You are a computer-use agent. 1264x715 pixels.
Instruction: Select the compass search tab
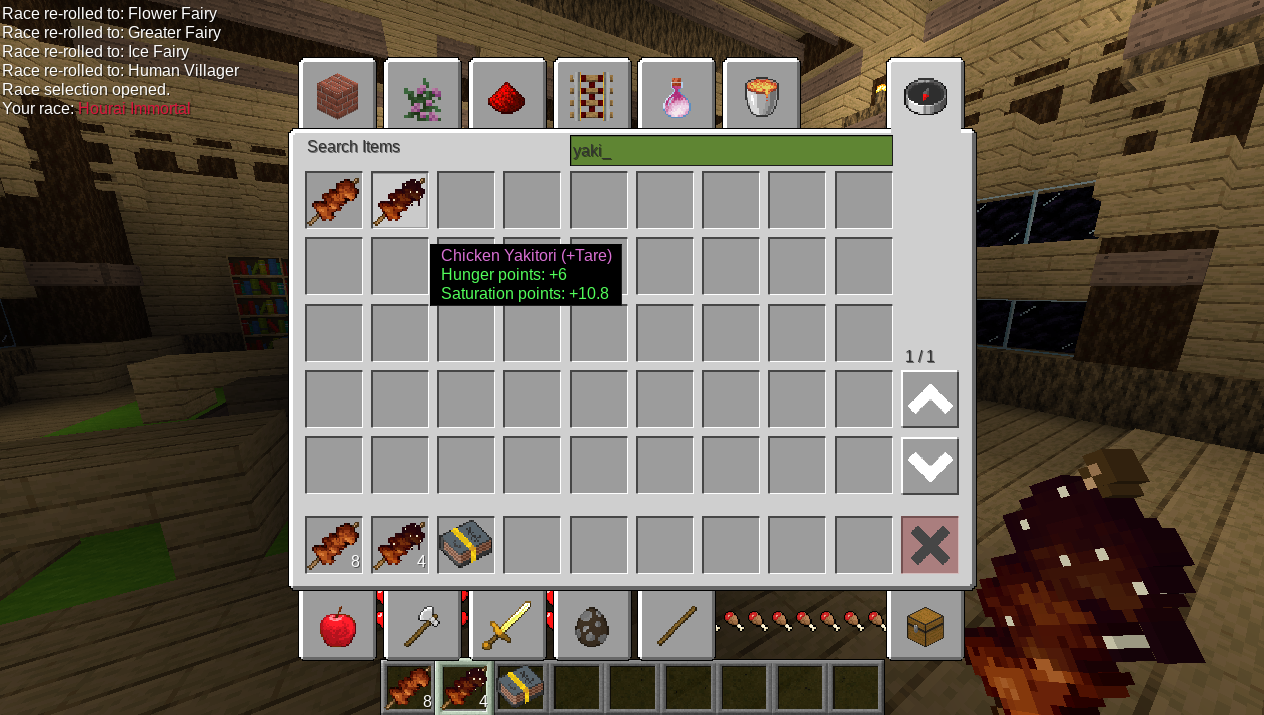(x=925, y=96)
